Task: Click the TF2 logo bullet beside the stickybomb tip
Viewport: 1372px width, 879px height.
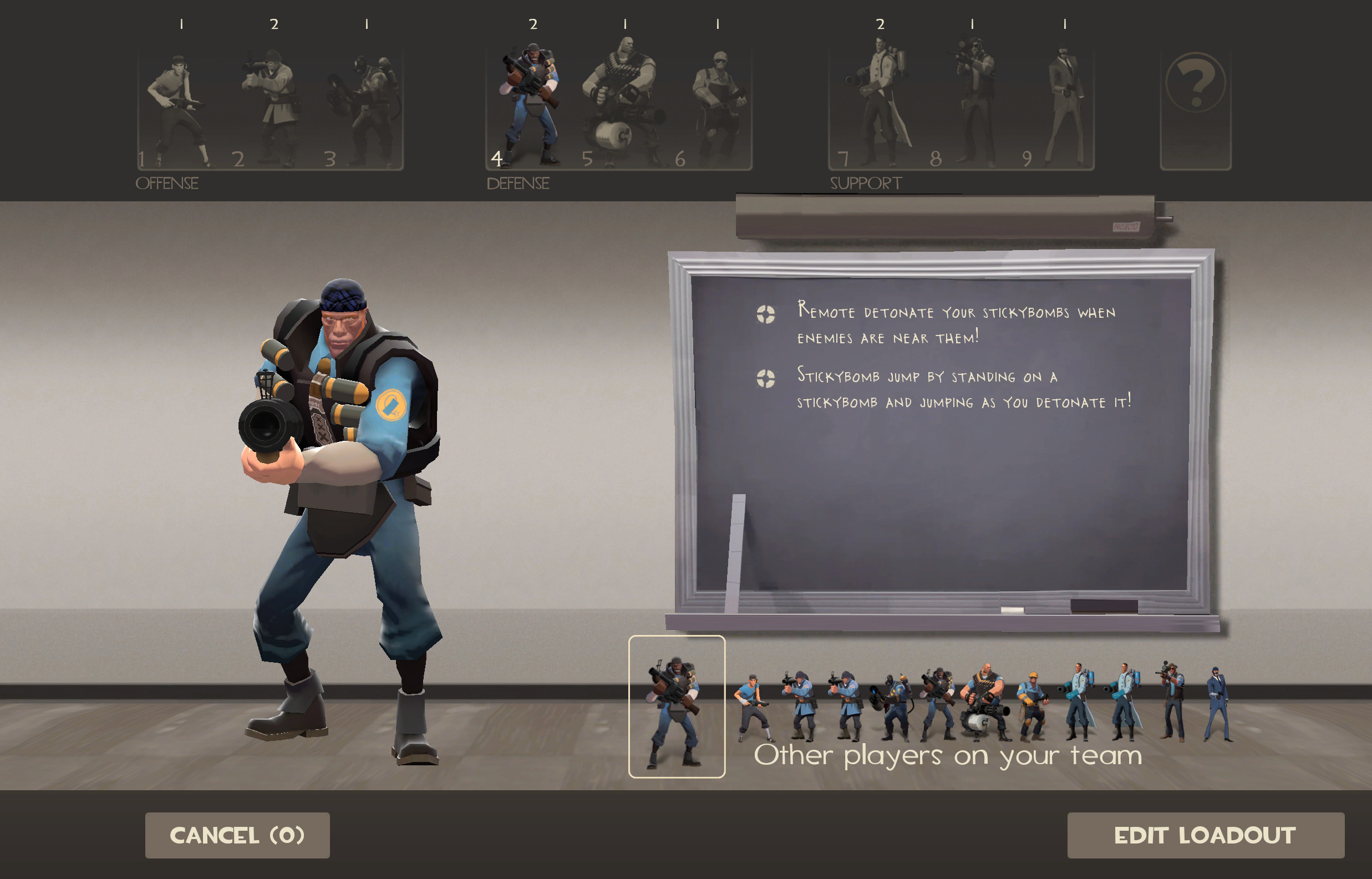Action: pos(768,378)
